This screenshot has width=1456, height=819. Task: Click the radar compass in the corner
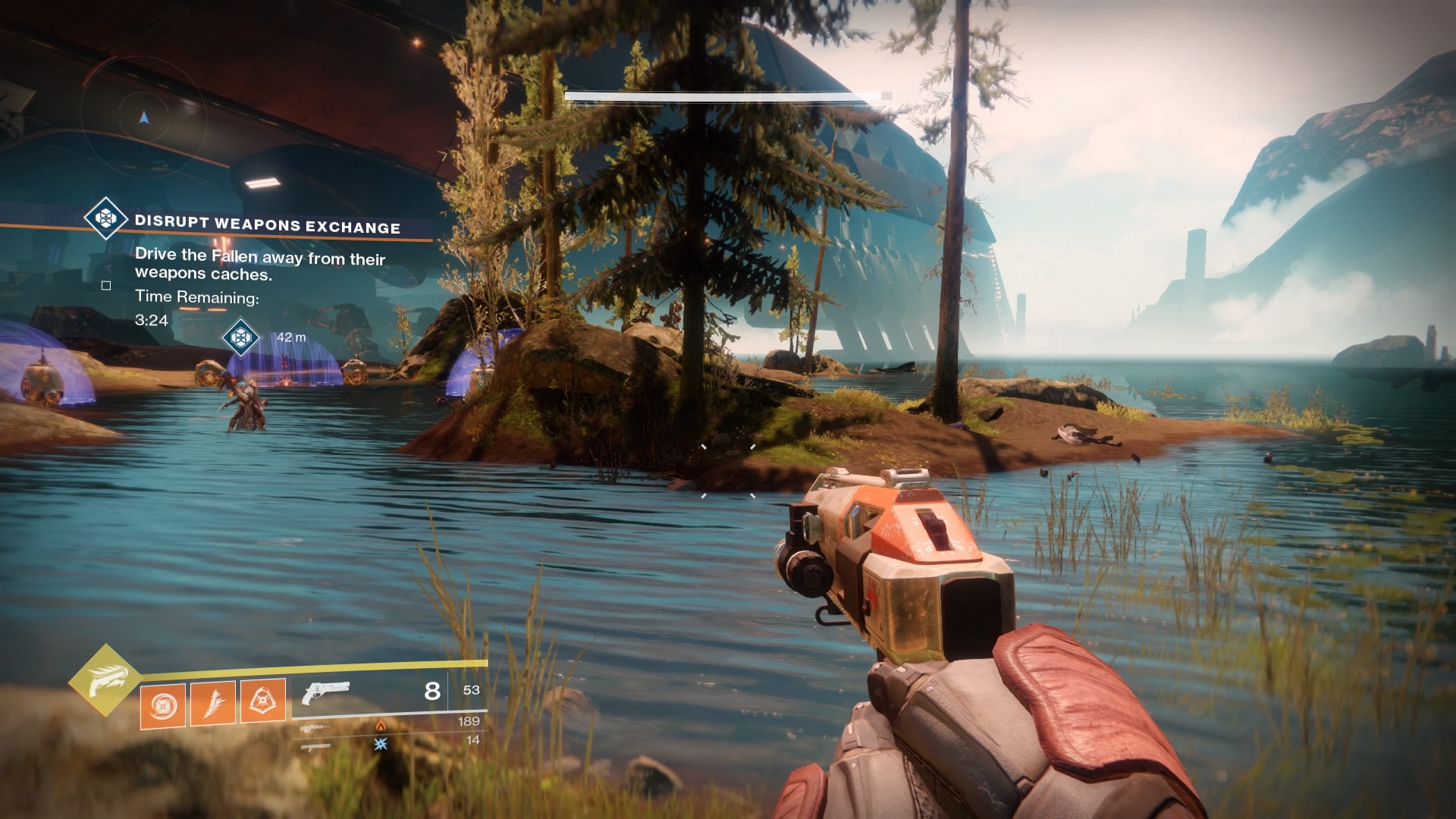tap(143, 118)
